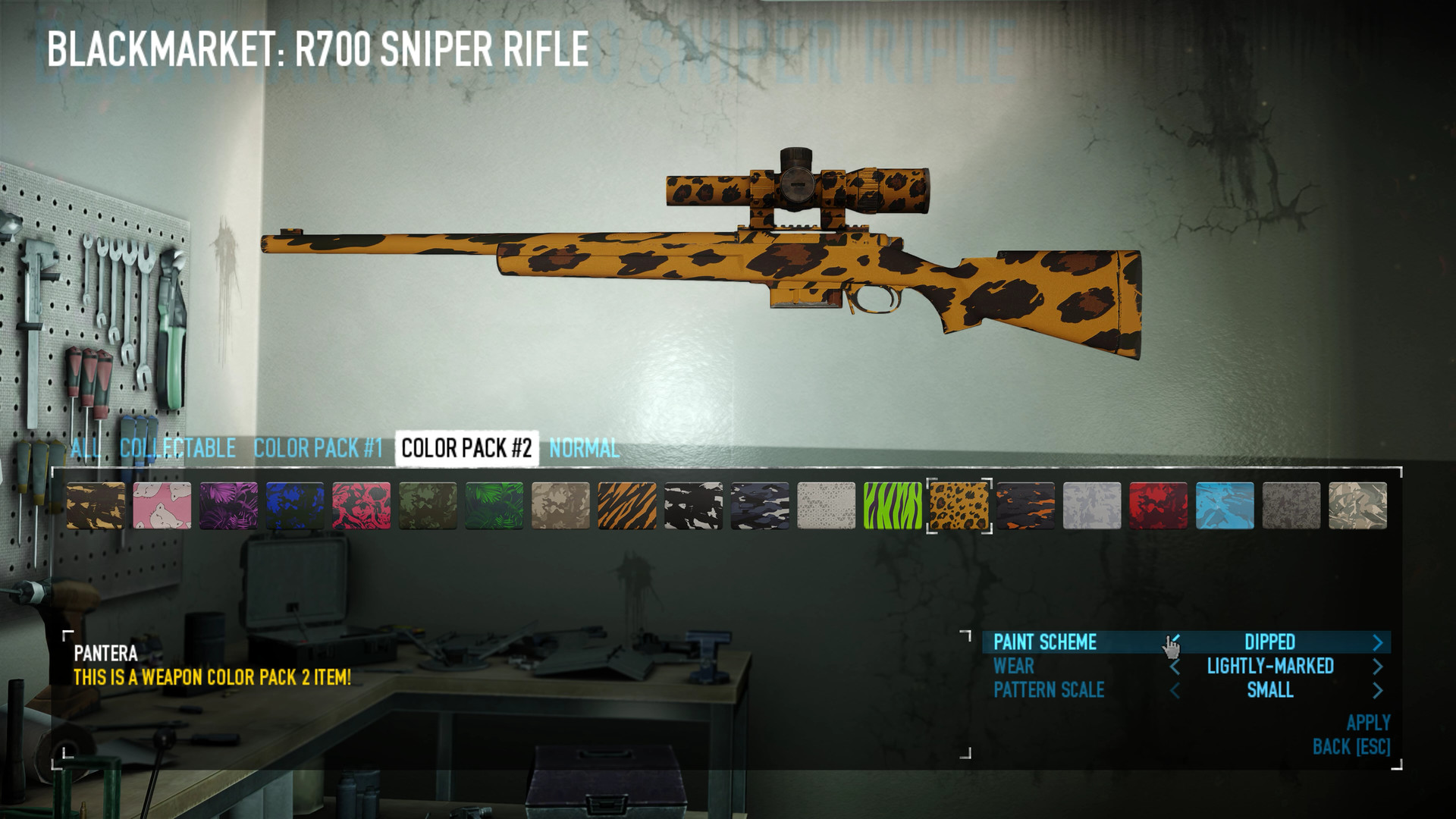Viewport: 1456px width, 819px height.
Task: Select the Color Pack #2 tab
Action: [x=466, y=448]
